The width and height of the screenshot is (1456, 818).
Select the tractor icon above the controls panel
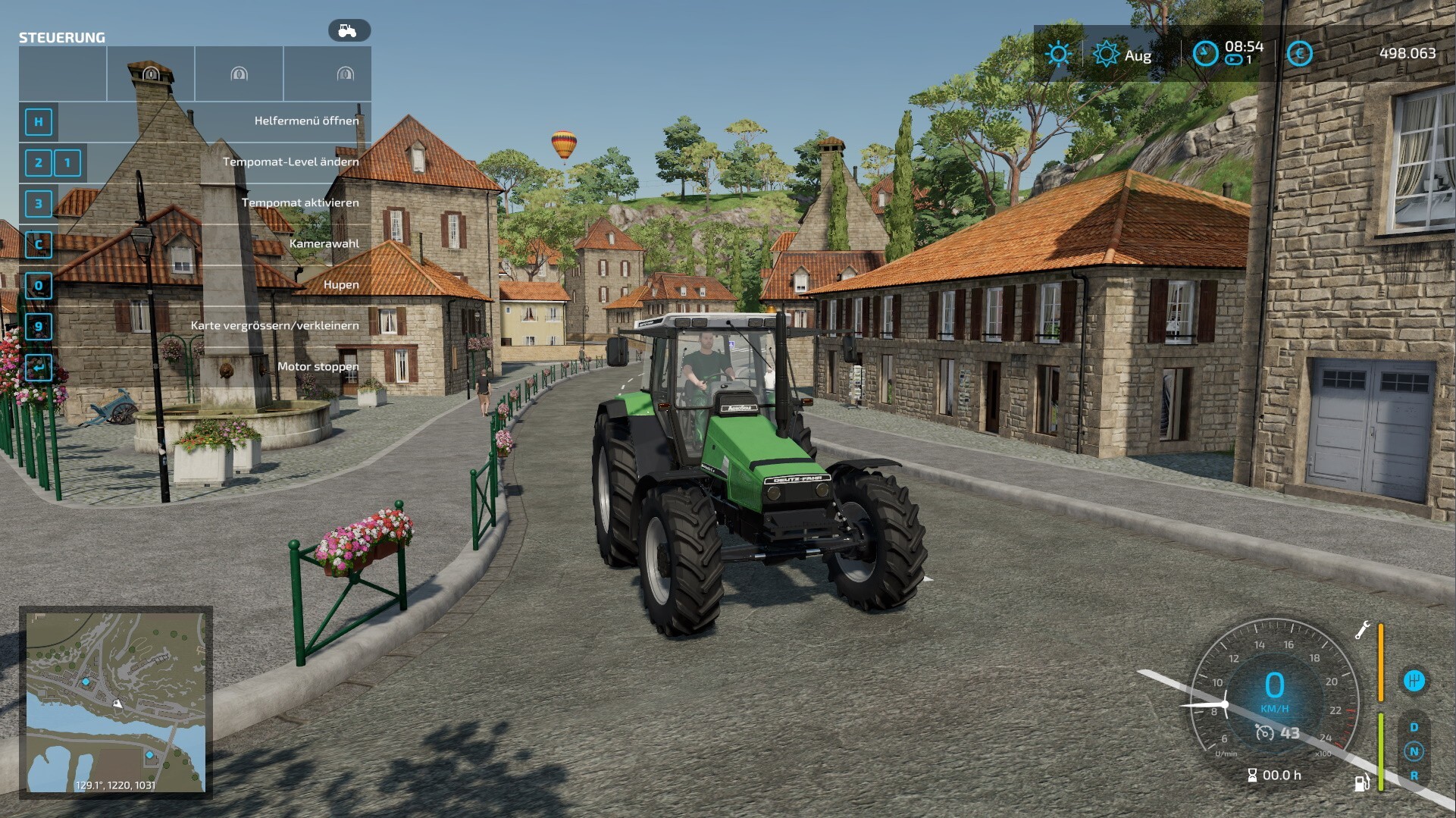click(349, 30)
